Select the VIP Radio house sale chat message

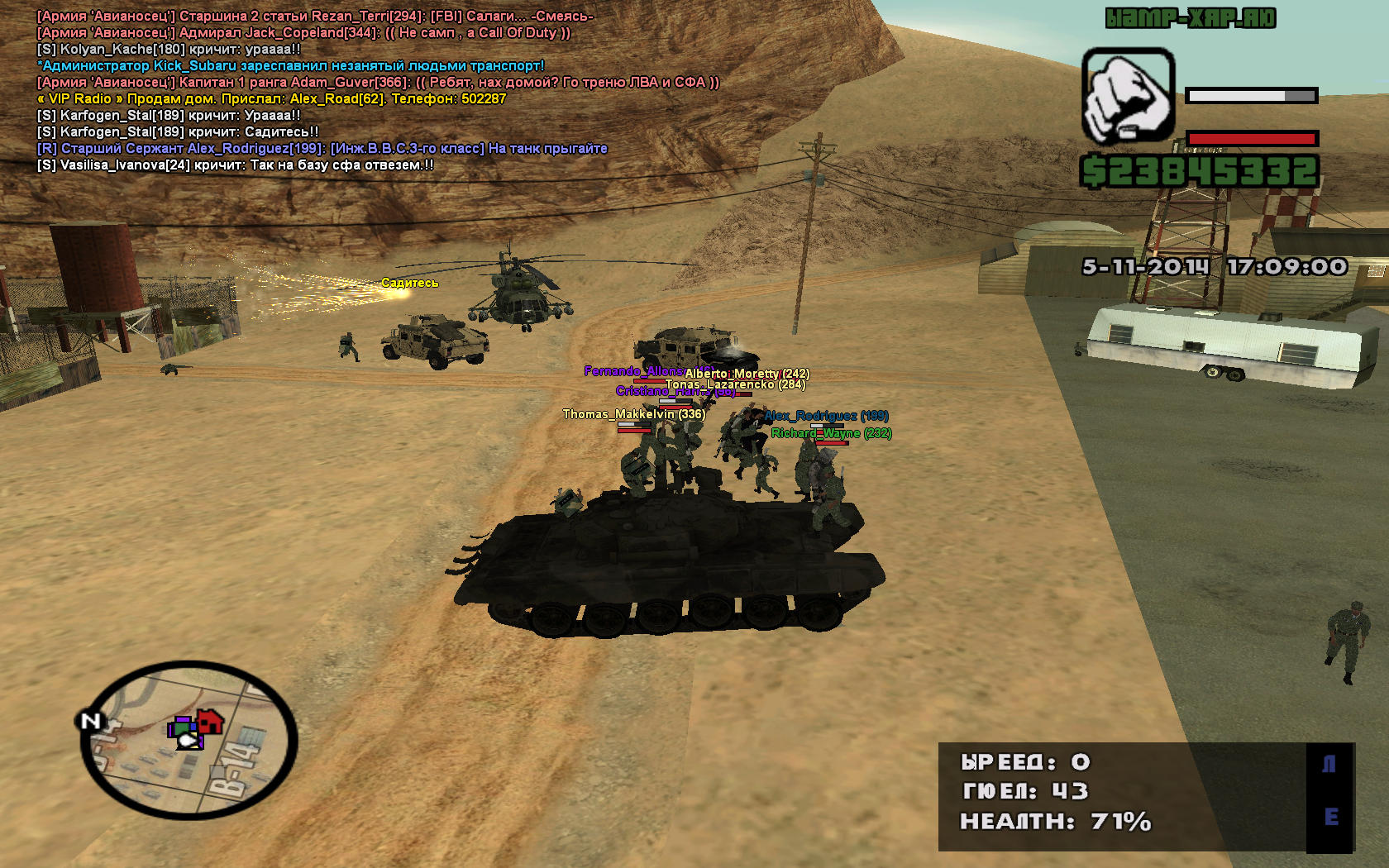point(271,99)
